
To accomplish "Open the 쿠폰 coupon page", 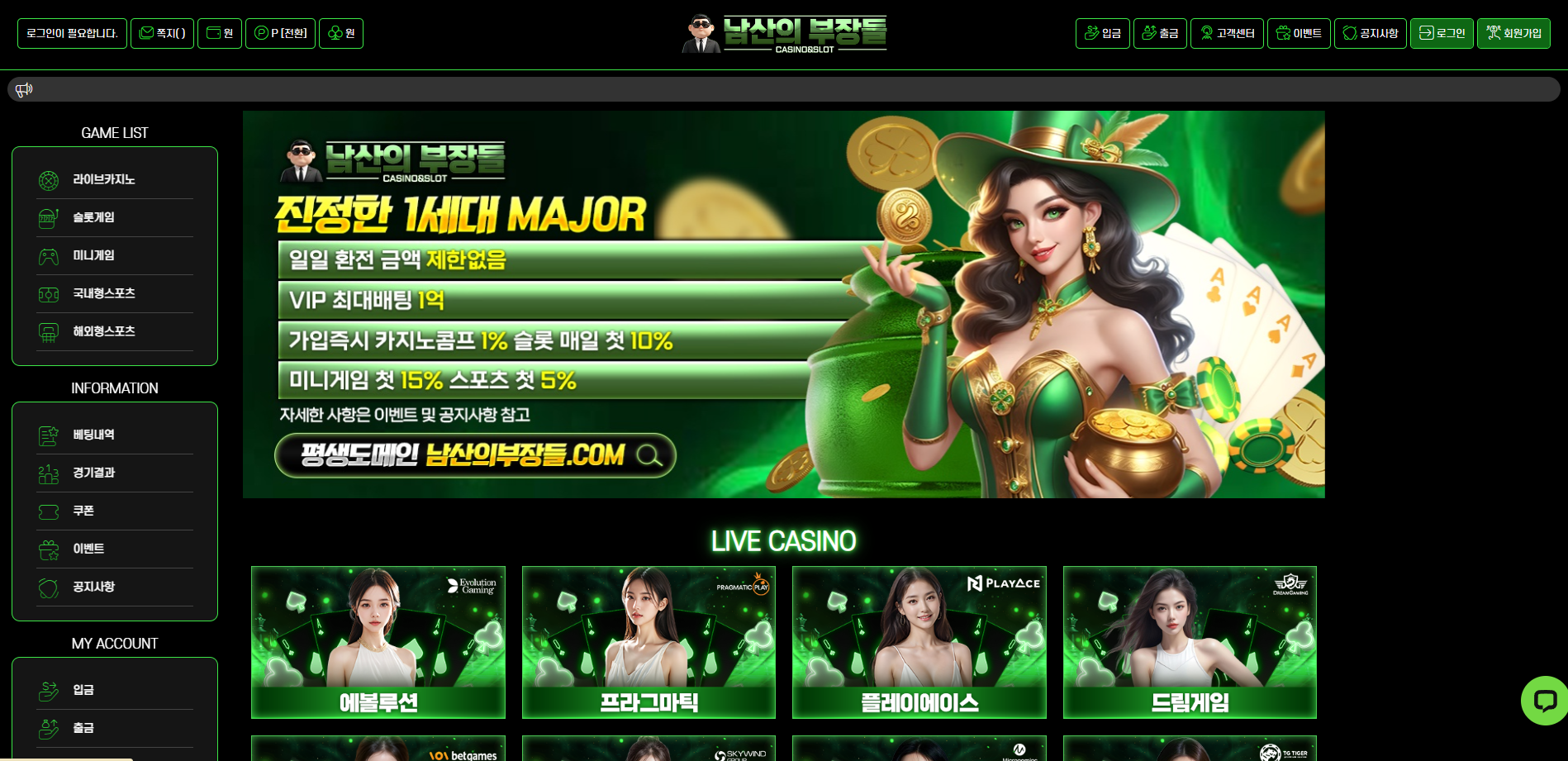I will (83, 511).
